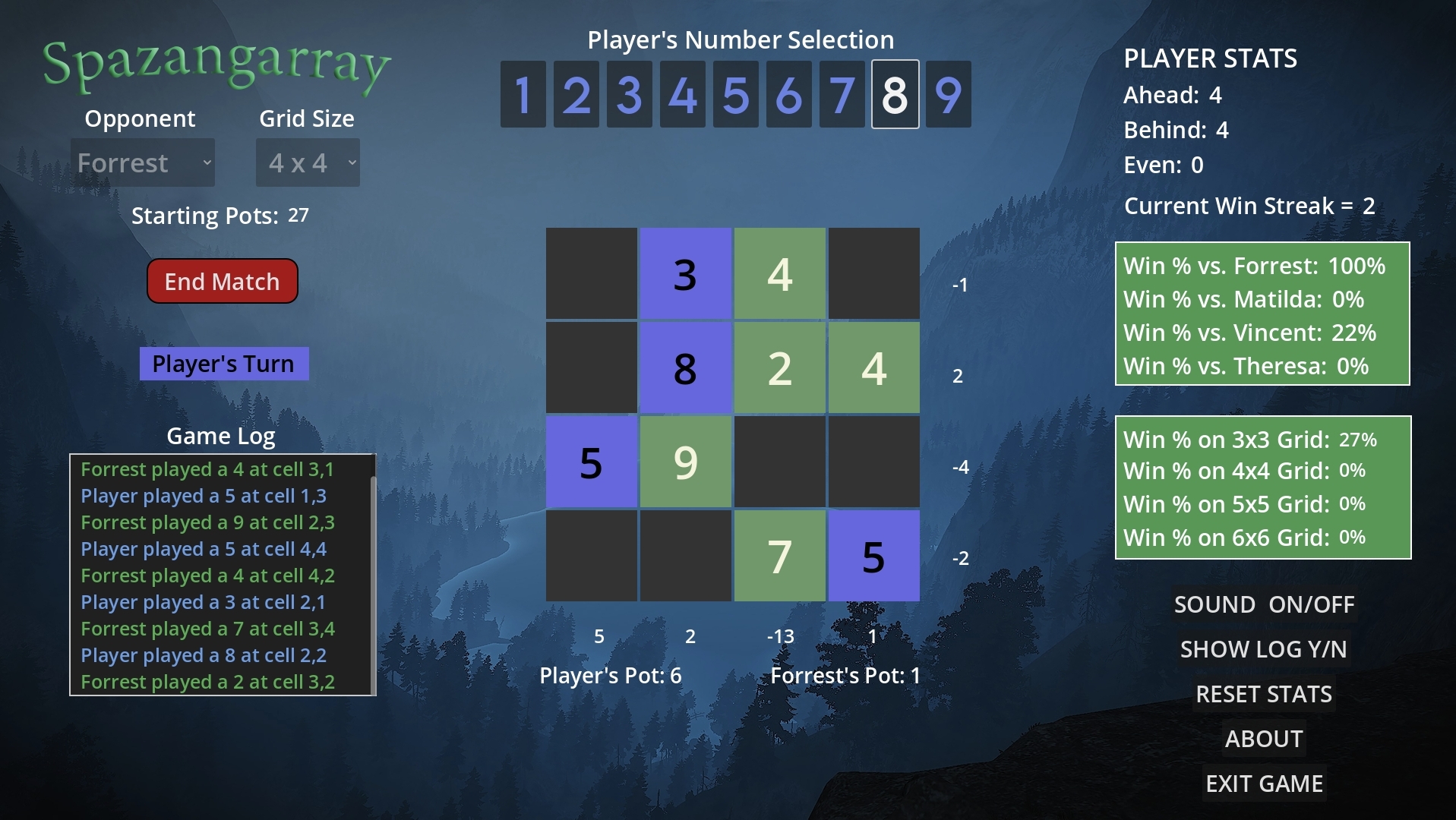The height and width of the screenshot is (820, 1456).
Task: Select number 3 from the number selection
Action: (x=629, y=94)
